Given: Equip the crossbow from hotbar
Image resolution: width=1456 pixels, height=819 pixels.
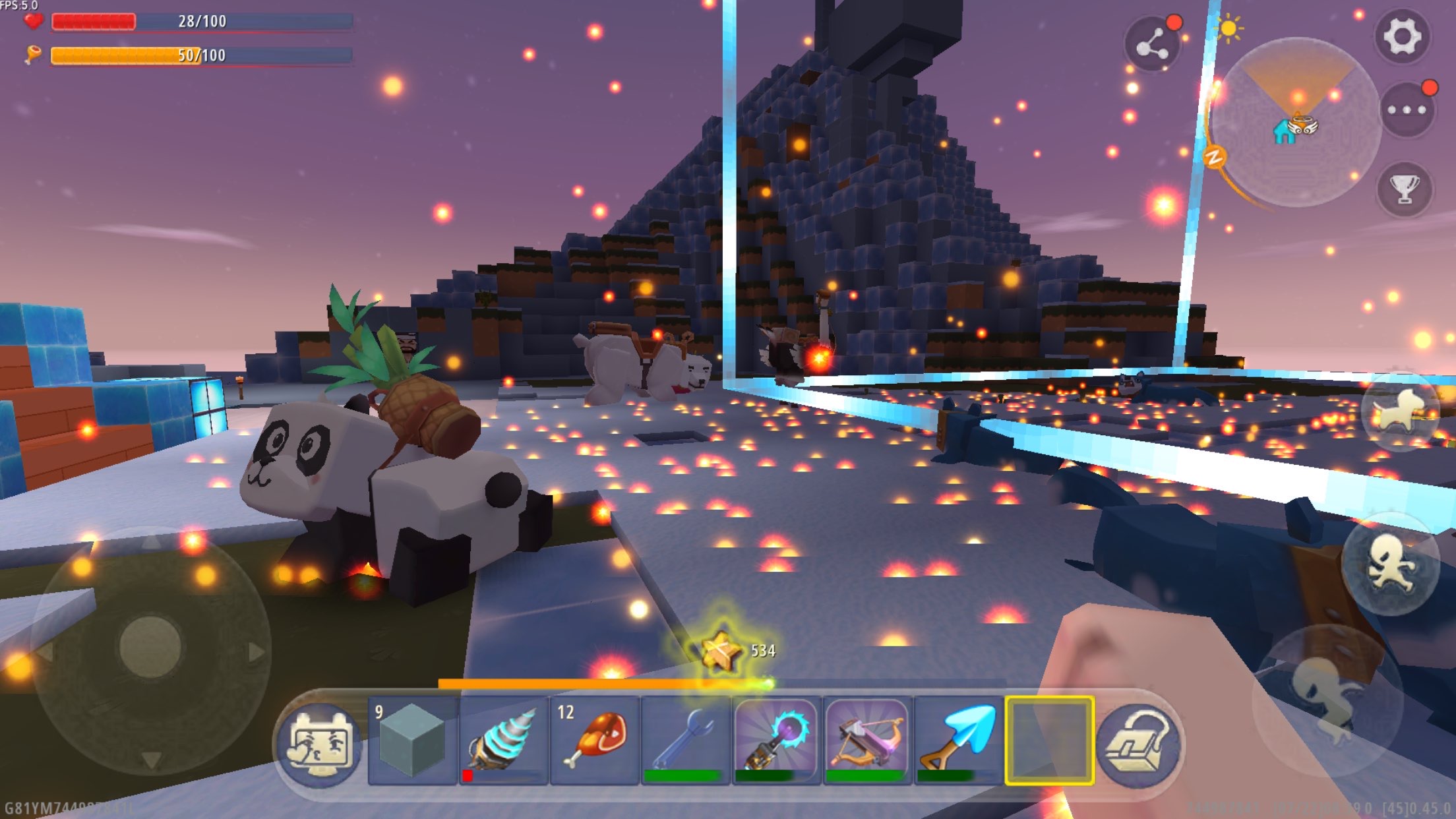Looking at the screenshot, I should point(867,740).
